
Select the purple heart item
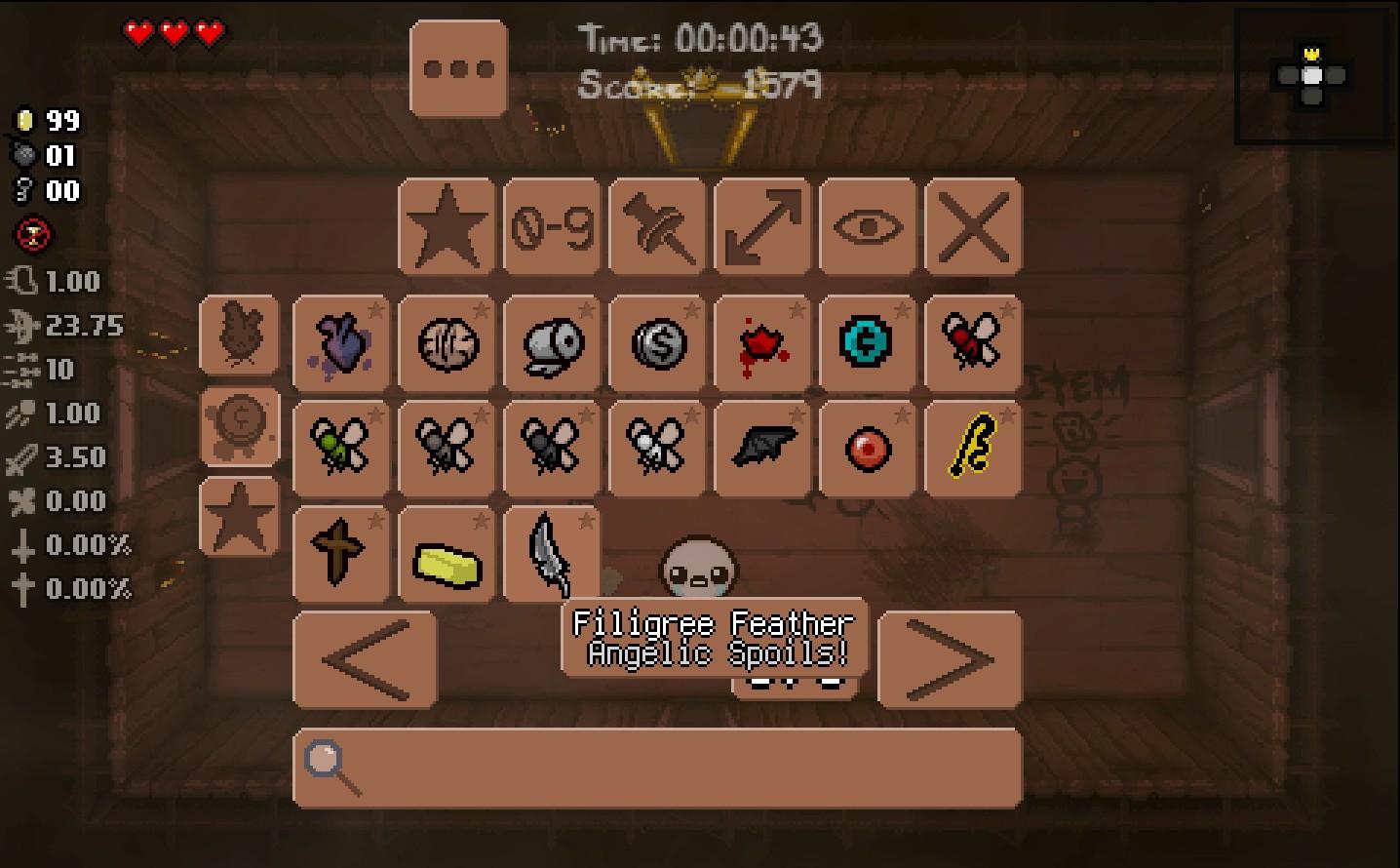[x=340, y=344]
